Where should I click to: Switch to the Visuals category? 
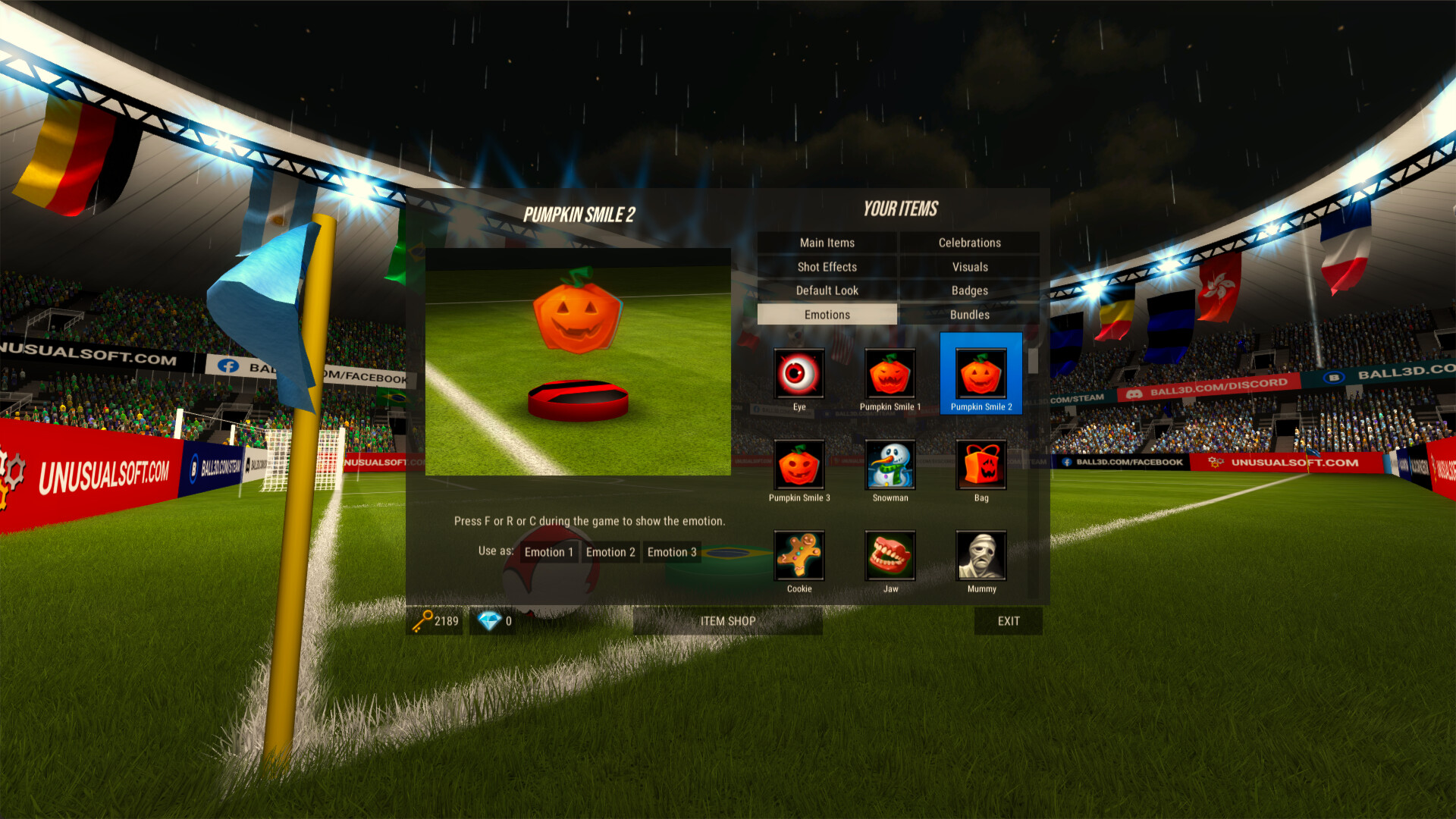click(x=970, y=266)
